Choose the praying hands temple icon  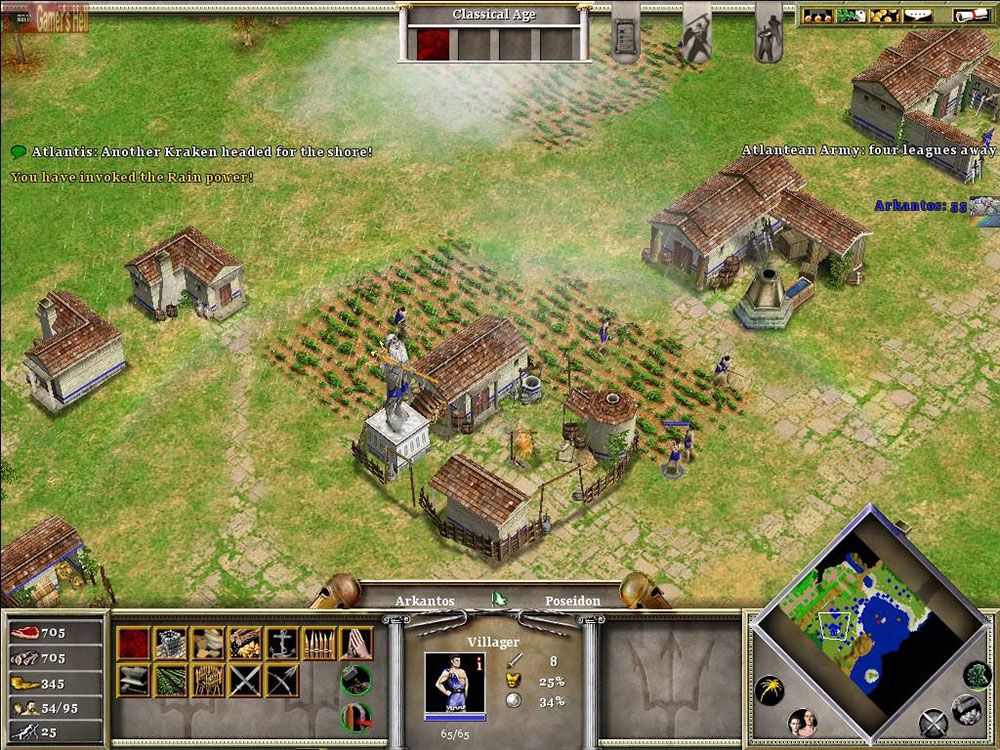pyautogui.click(x=356, y=643)
